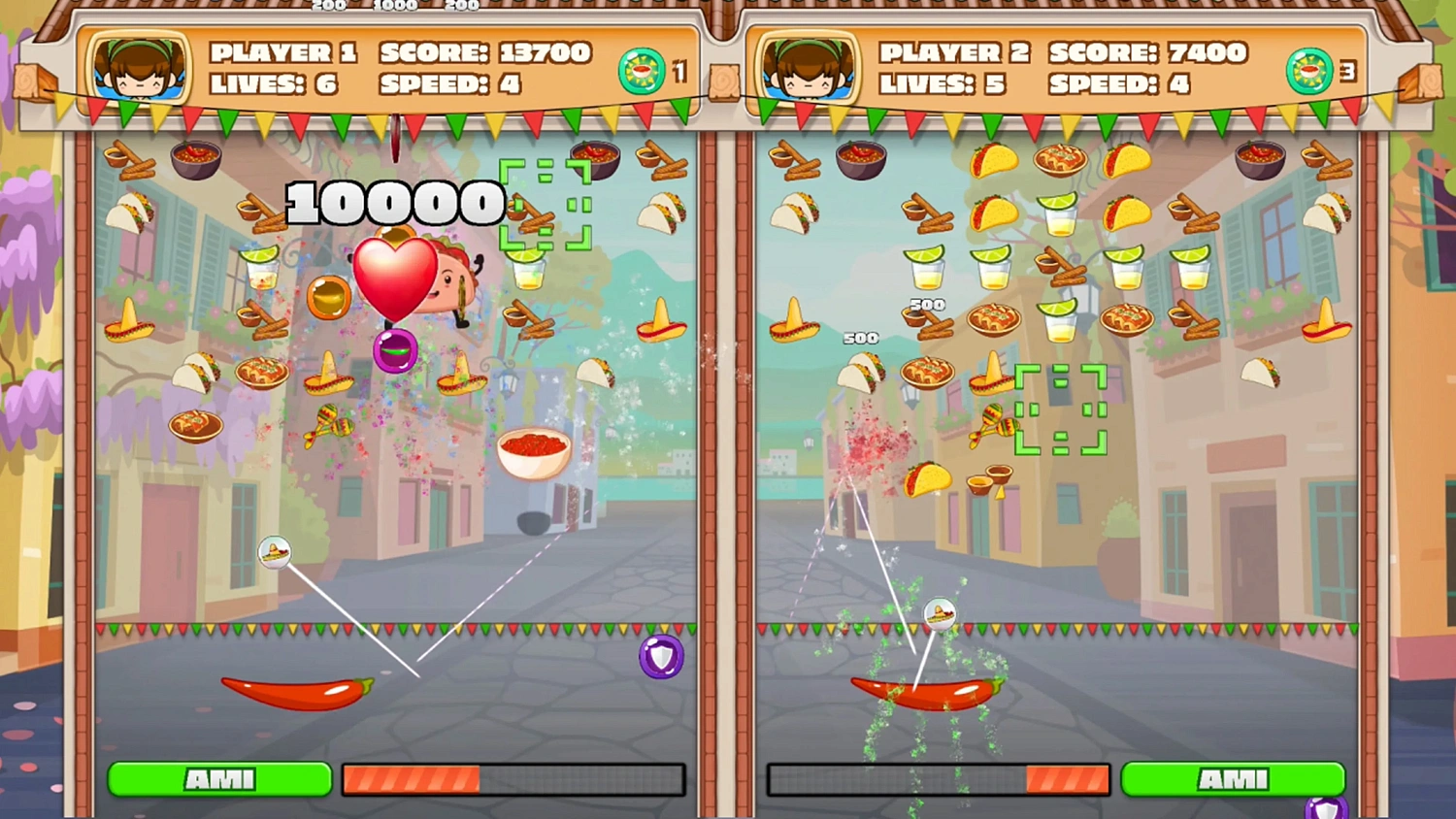This screenshot has height=819, width=1456.
Task: Click the orange bubble power-up near the heart
Action: click(327, 297)
